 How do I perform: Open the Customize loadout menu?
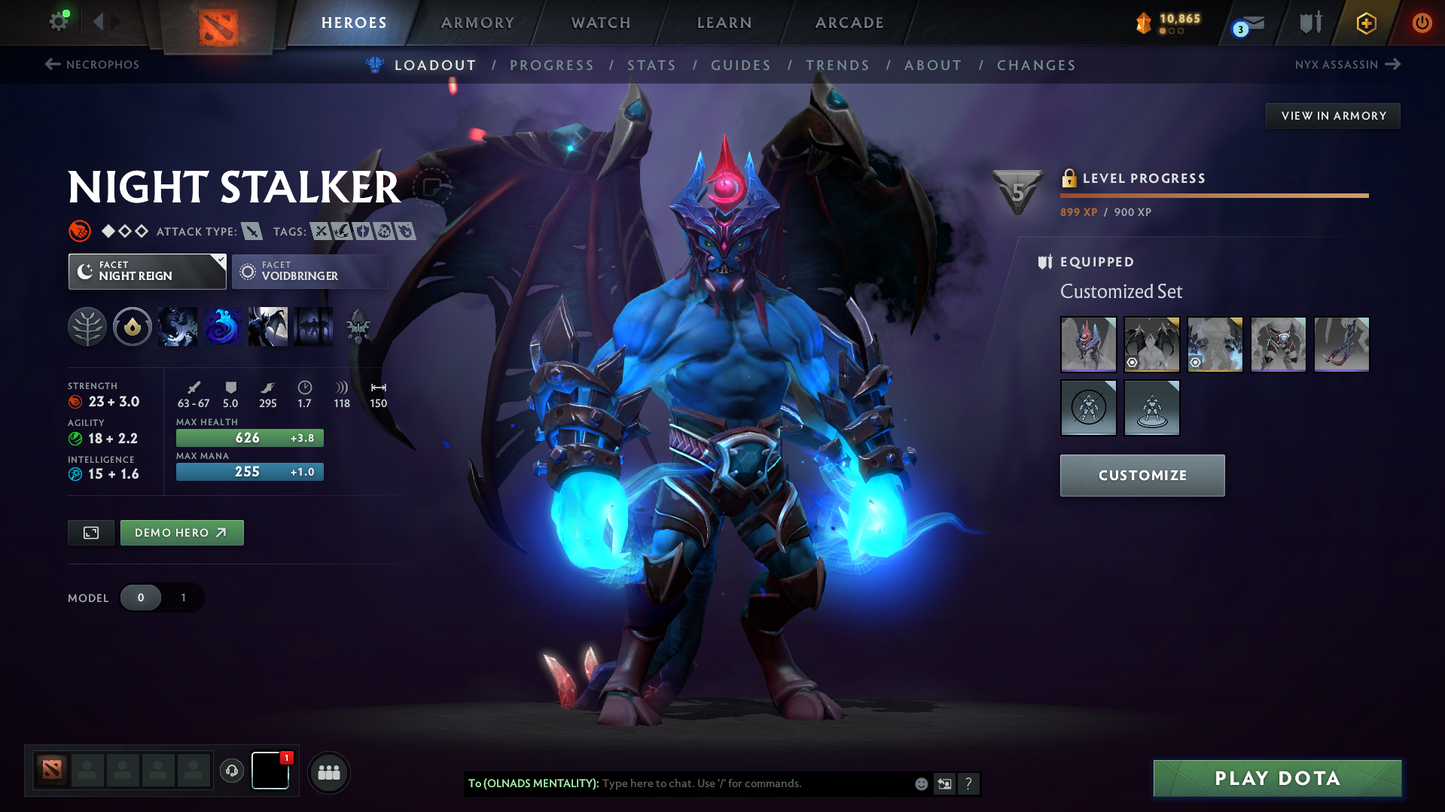pyautogui.click(x=1142, y=475)
